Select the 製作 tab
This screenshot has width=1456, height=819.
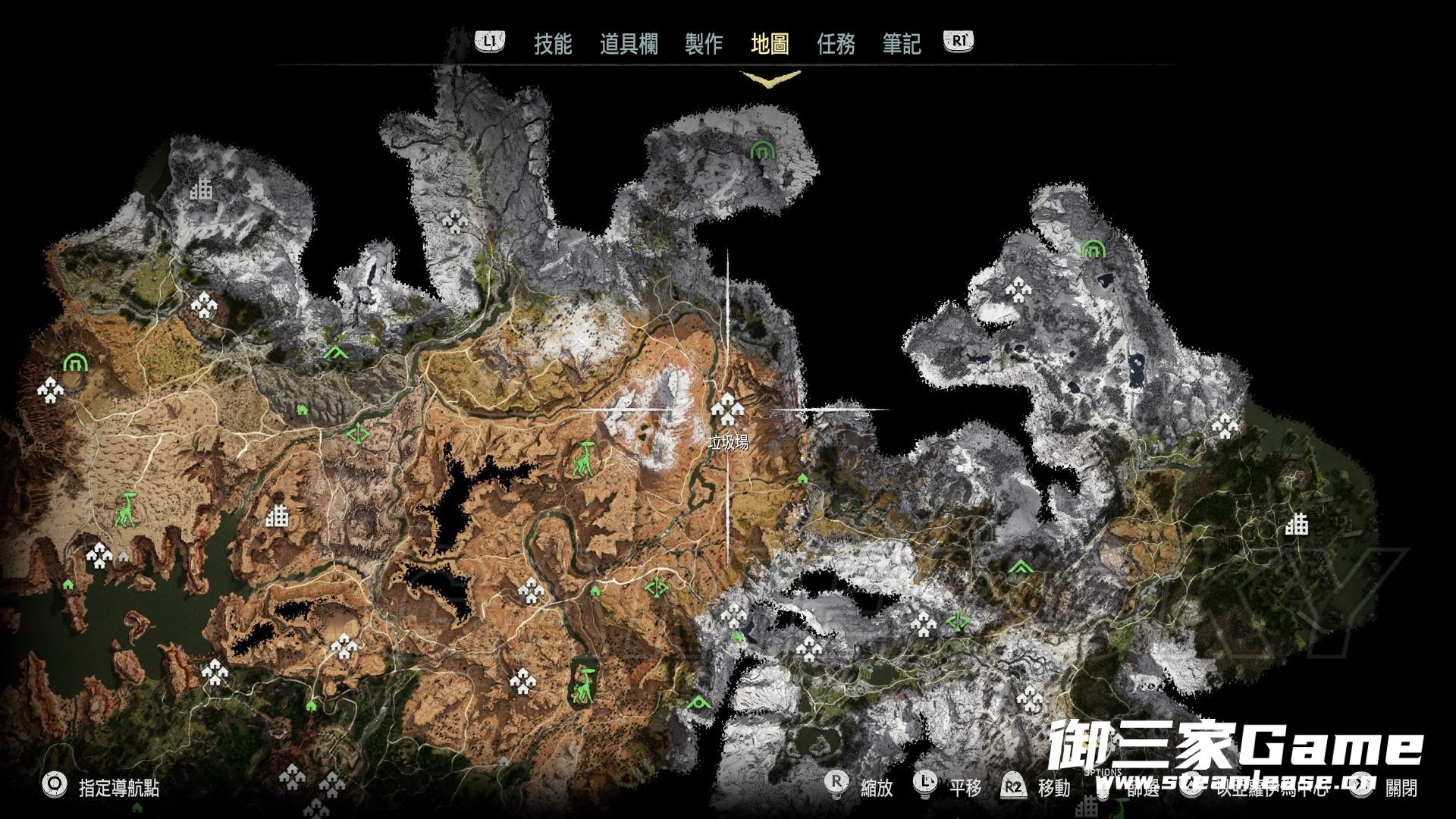pyautogui.click(x=704, y=44)
